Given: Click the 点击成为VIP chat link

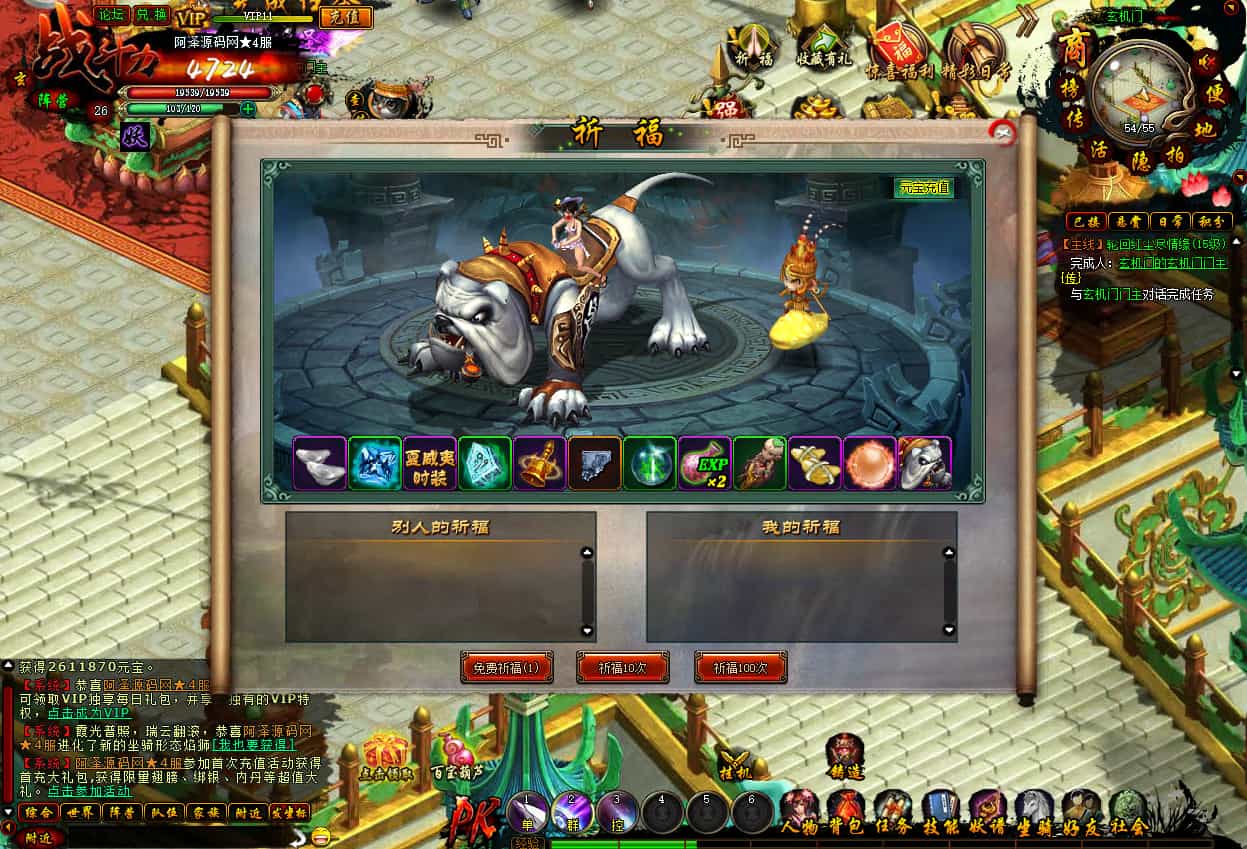Looking at the screenshot, I should click(x=89, y=713).
